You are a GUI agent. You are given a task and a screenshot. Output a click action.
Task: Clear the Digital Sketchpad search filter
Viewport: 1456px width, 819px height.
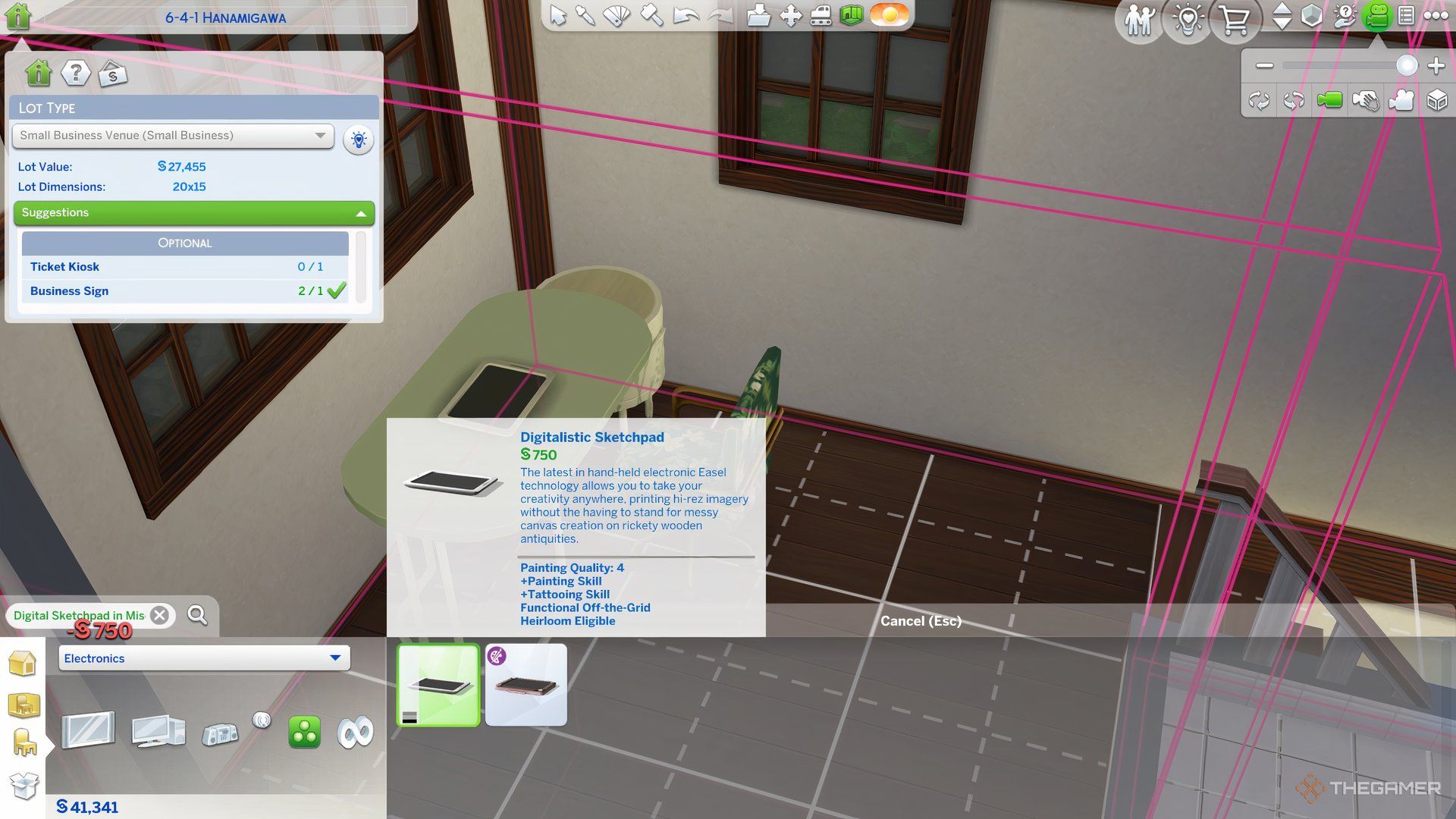click(159, 615)
